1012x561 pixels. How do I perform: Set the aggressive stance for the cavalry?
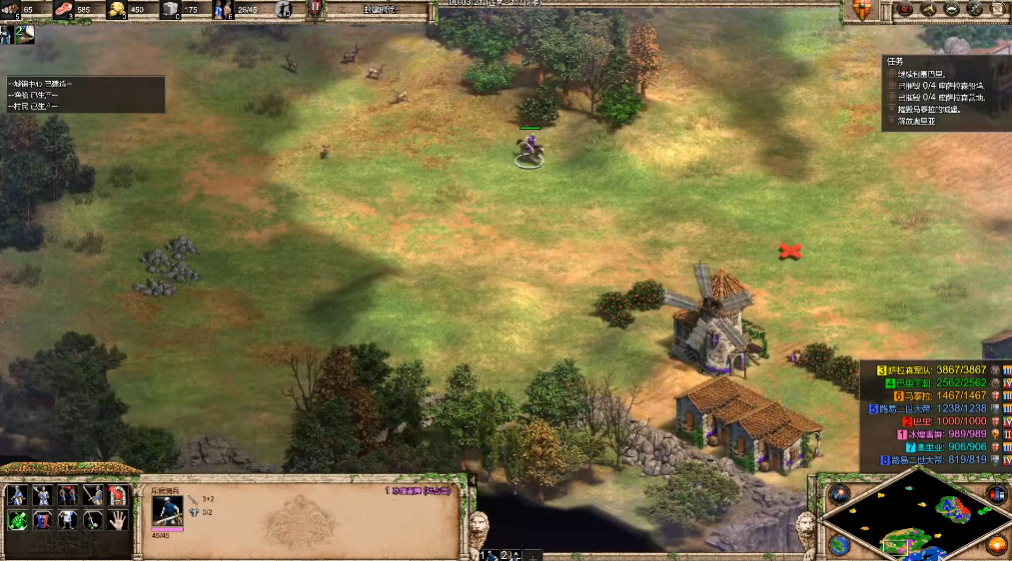(x=17, y=495)
